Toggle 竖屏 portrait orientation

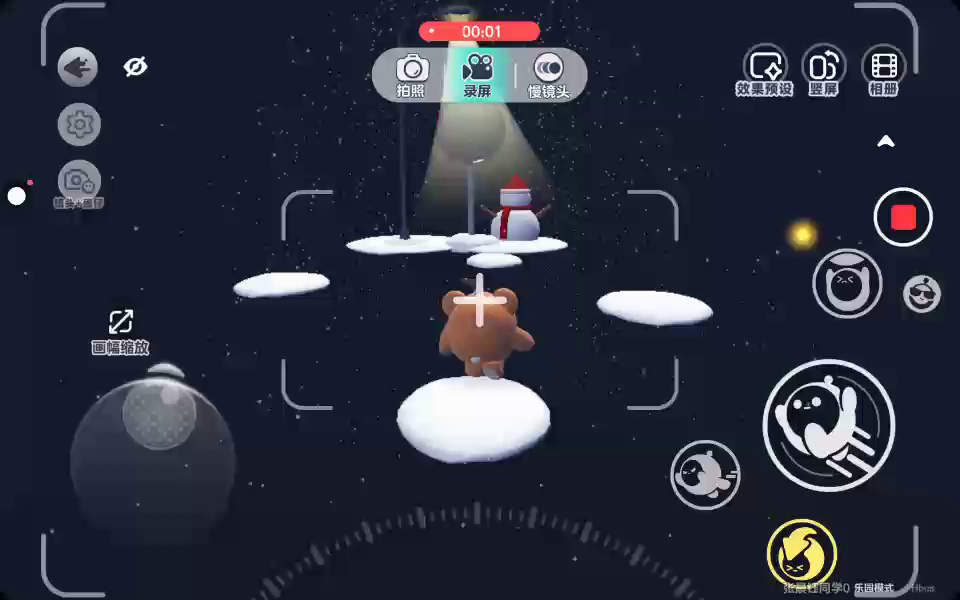click(823, 72)
